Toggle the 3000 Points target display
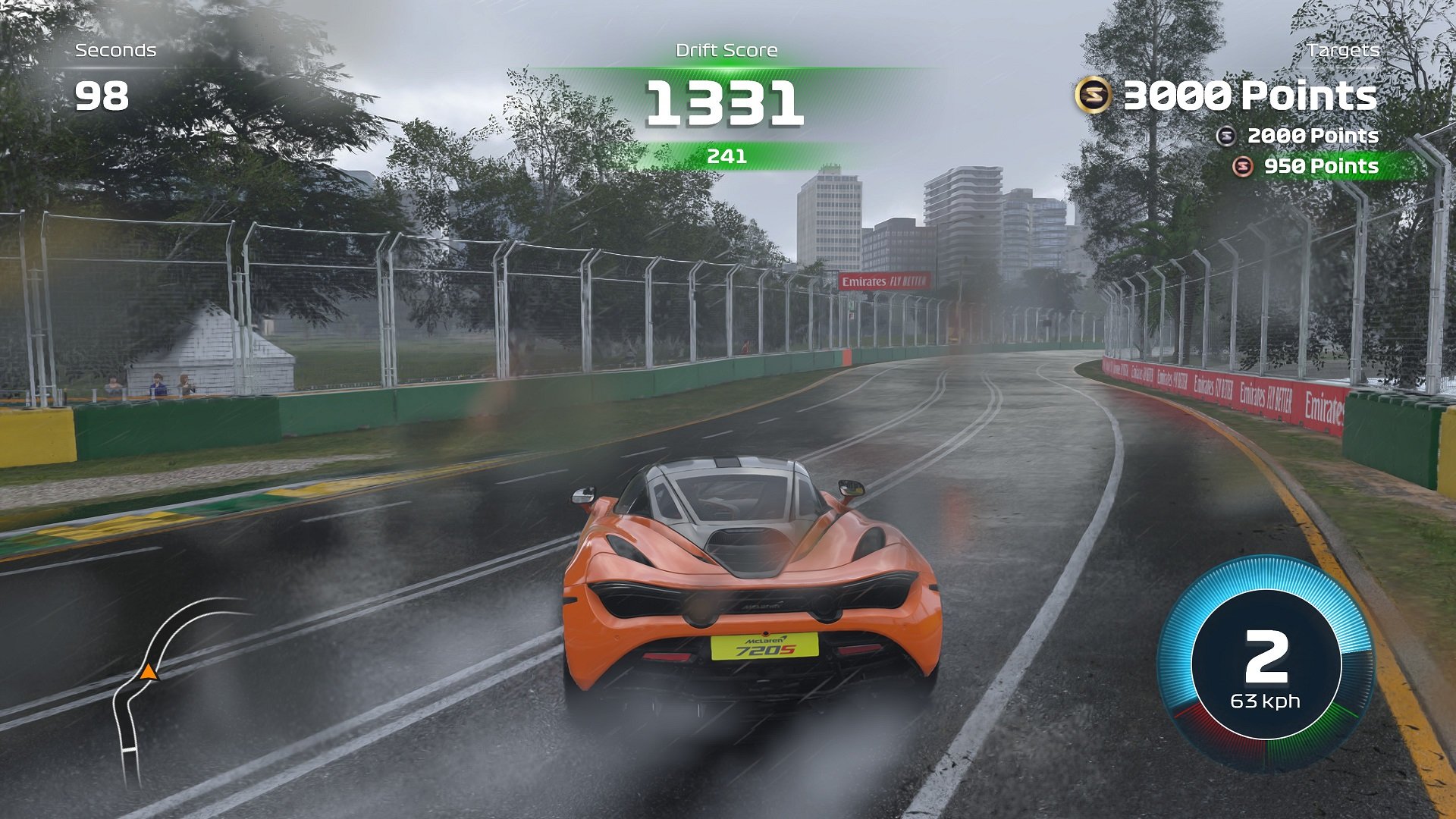 (1251, 96)
